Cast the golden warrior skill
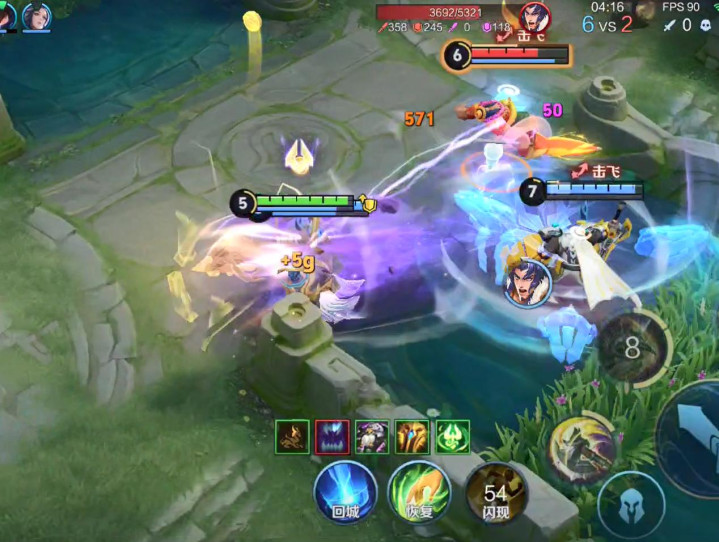719x542 pixels. pos(580,448)
